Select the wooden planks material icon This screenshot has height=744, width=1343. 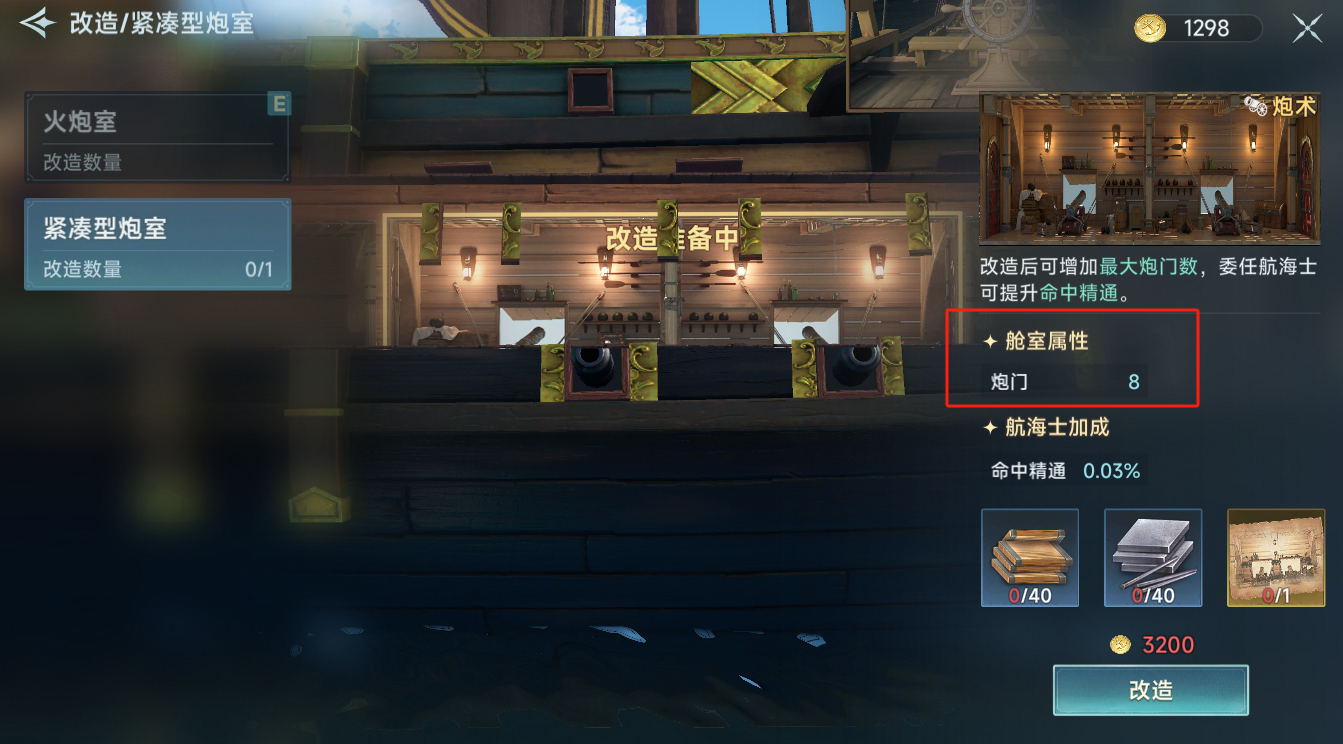(1030, 558)
